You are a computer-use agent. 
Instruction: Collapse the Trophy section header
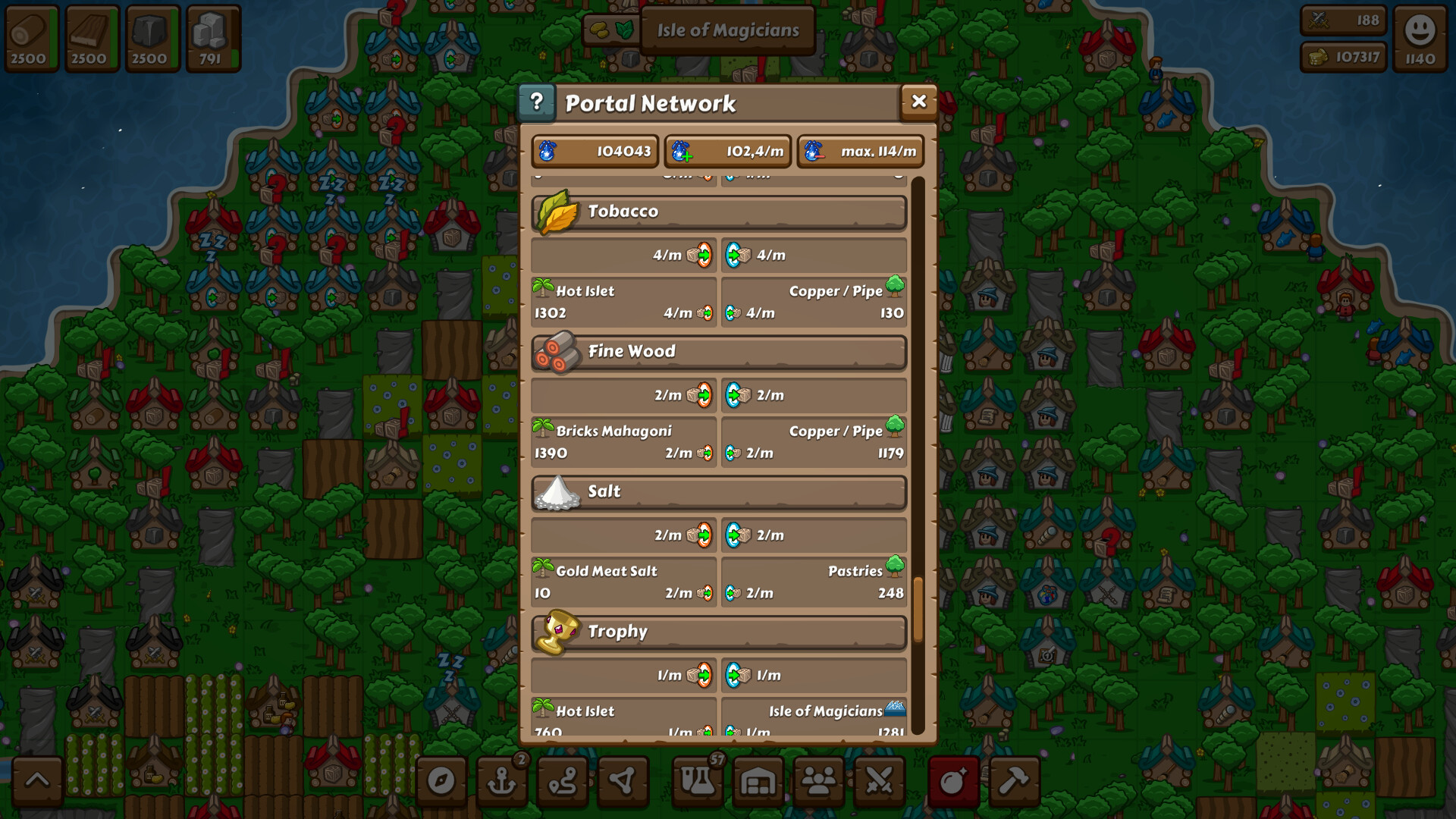[x=718, y=632]
